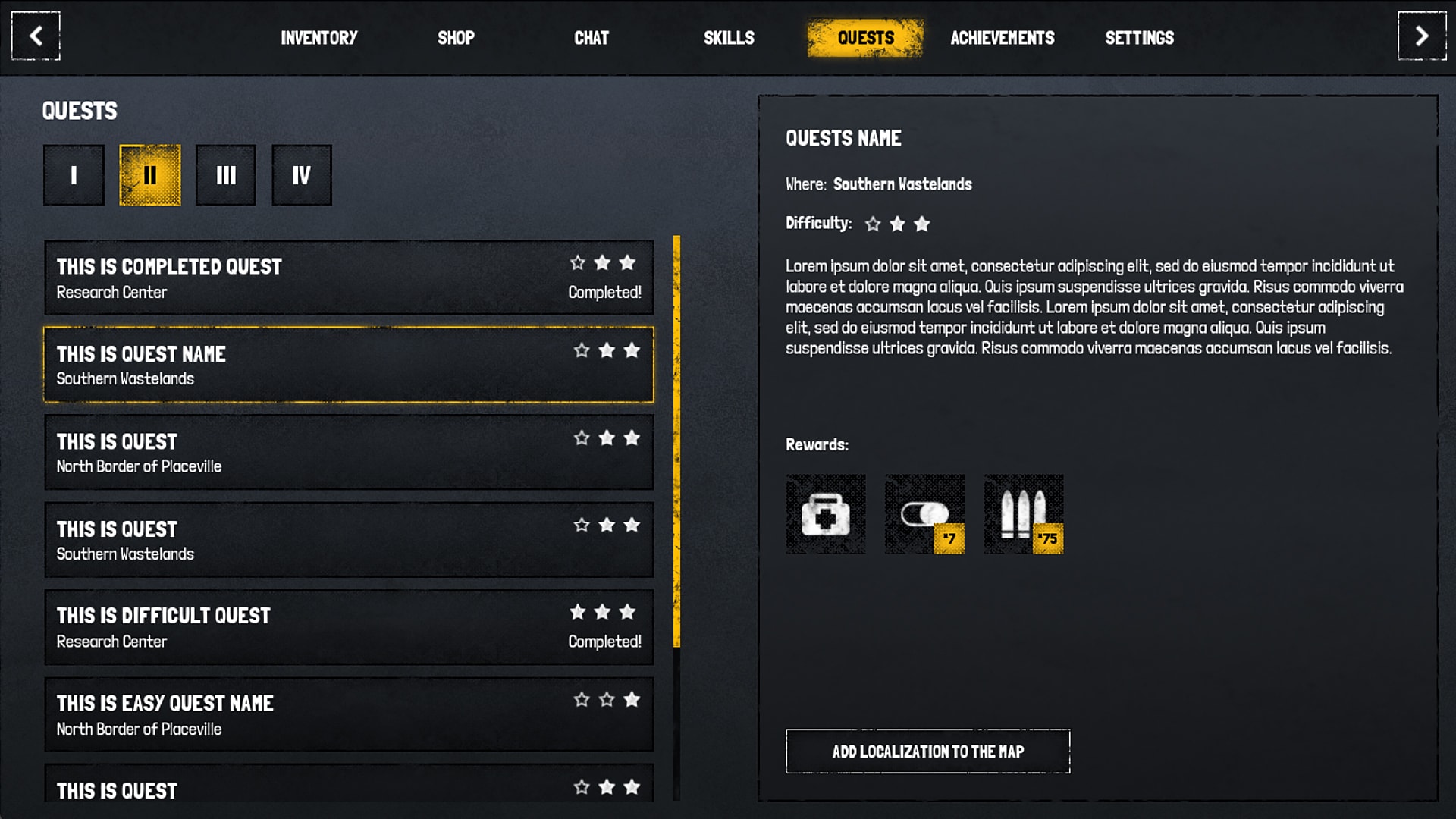Switch to chapter II of quests

(x=150, y=175)
